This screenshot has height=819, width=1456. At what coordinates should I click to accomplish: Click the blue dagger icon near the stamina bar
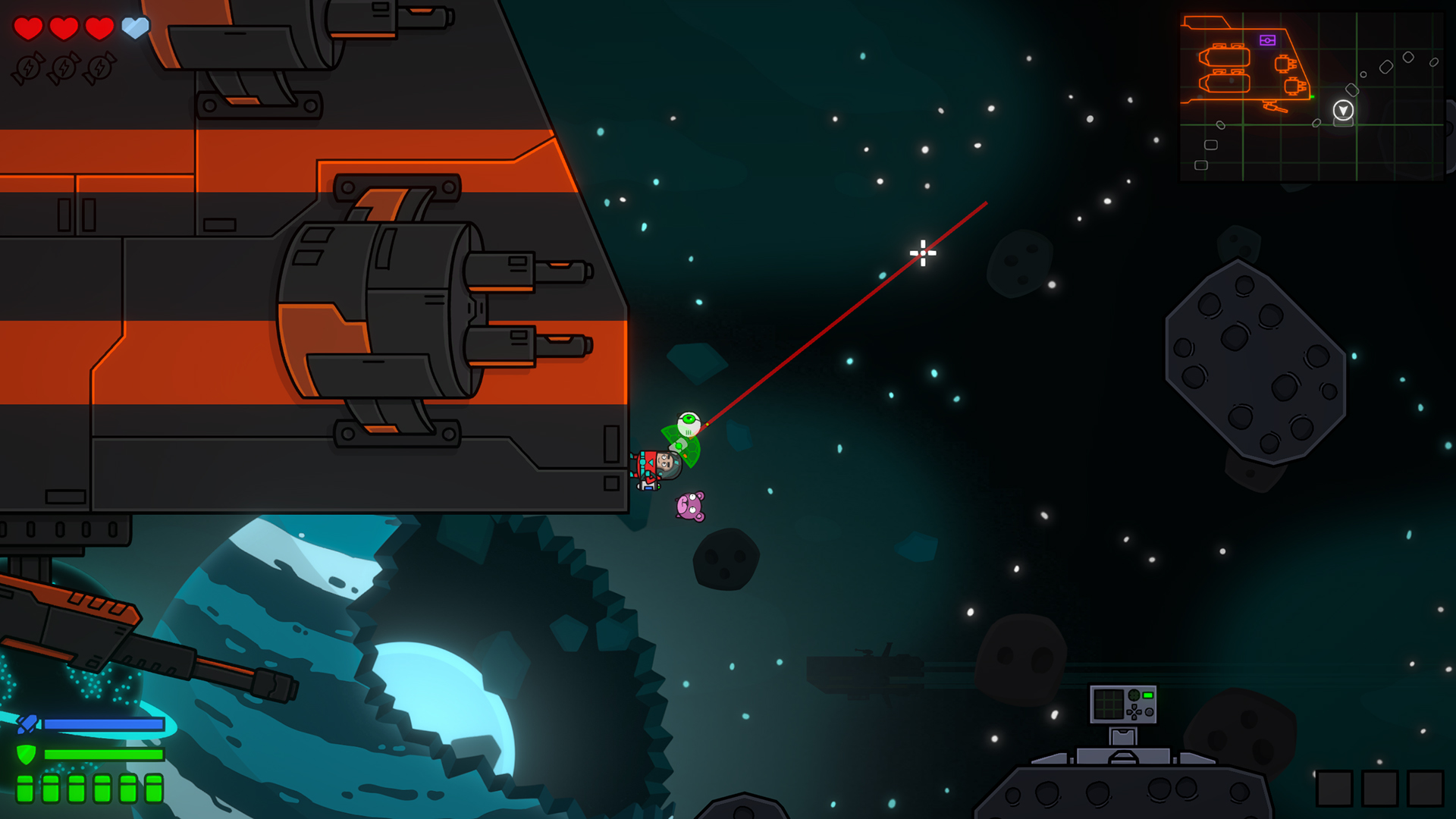click(27, 723)
